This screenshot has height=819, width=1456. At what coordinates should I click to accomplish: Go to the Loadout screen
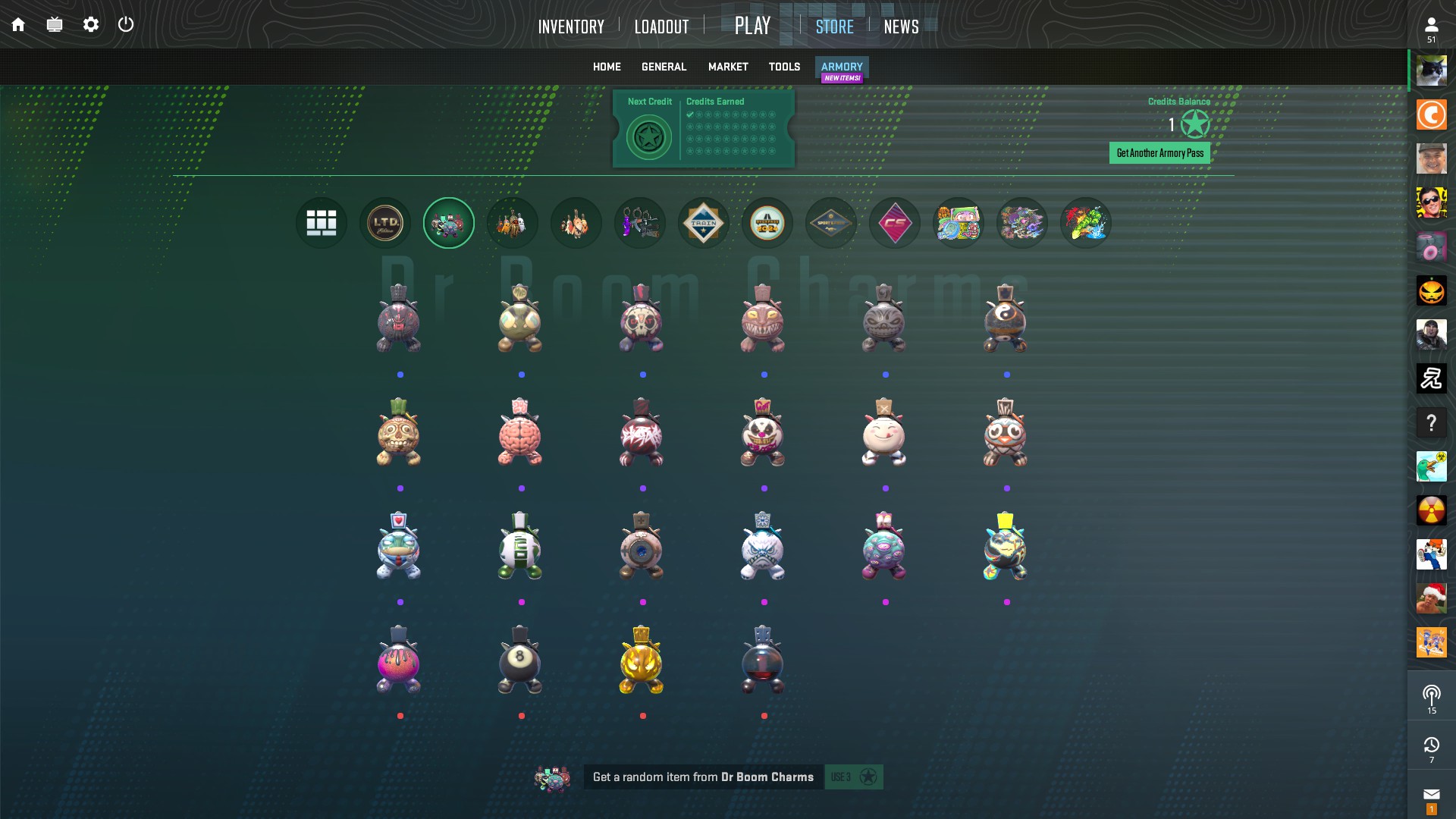[x=661, y=27]
